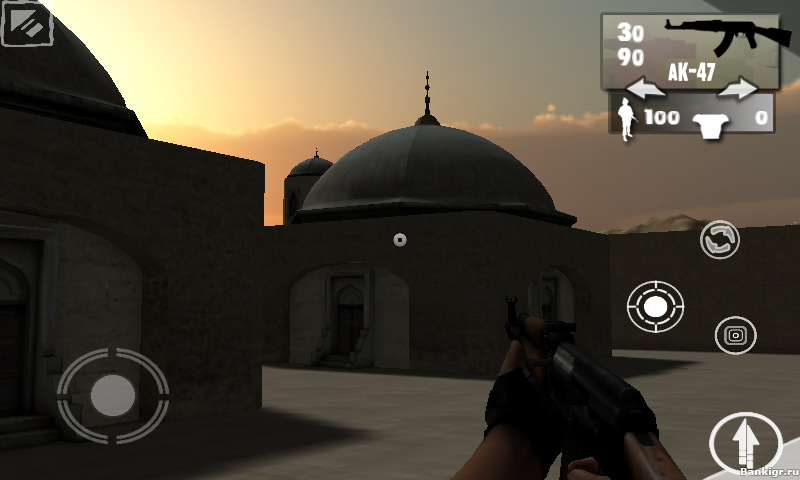Switch to the next weapon with the right arrow
Screen dimensions: 800x480
(x=738, y=90)
